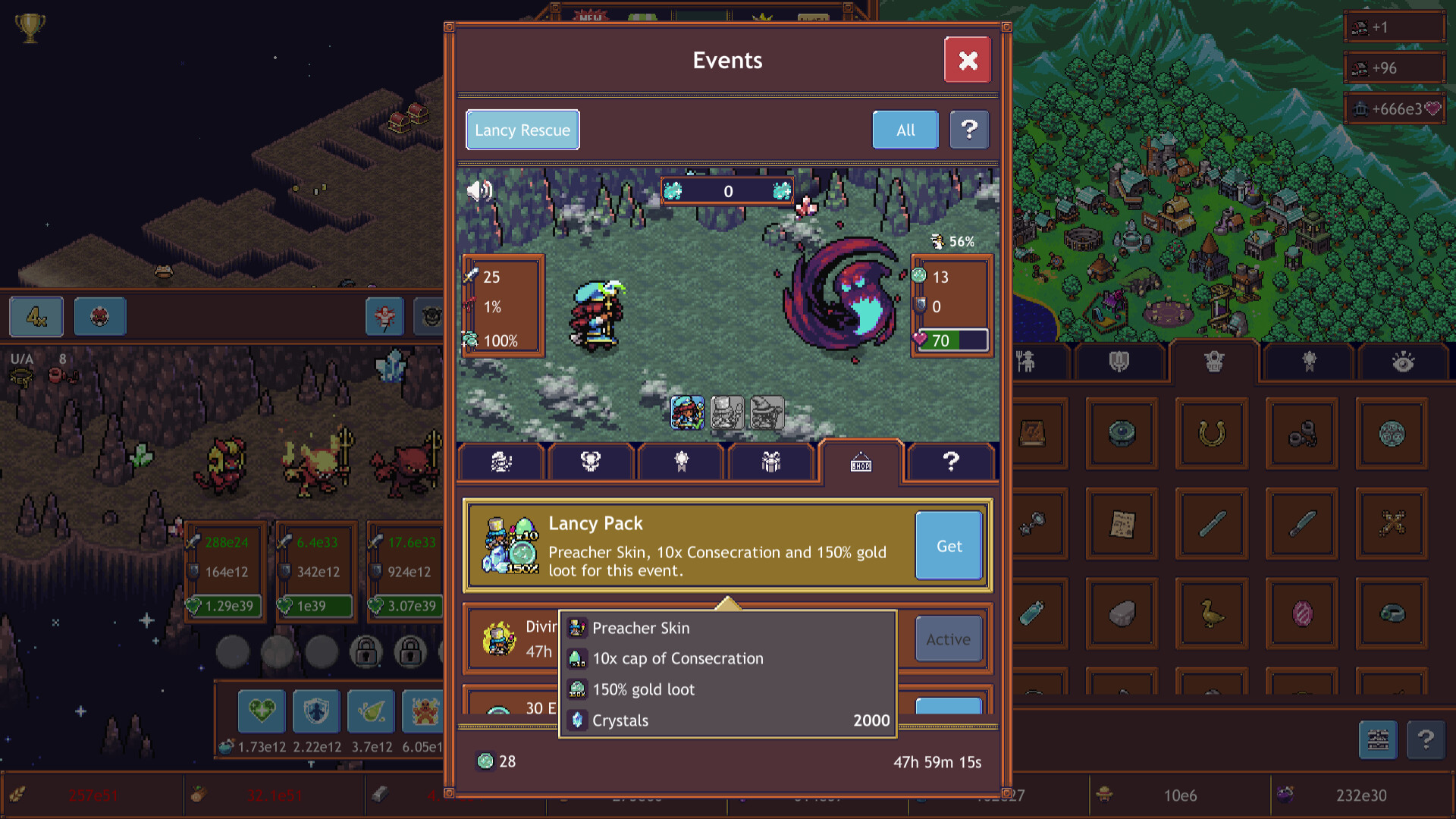1456x819 pixels.
Task: Enable the red skull mode toggle near 4x button
Action: (99, 317)
